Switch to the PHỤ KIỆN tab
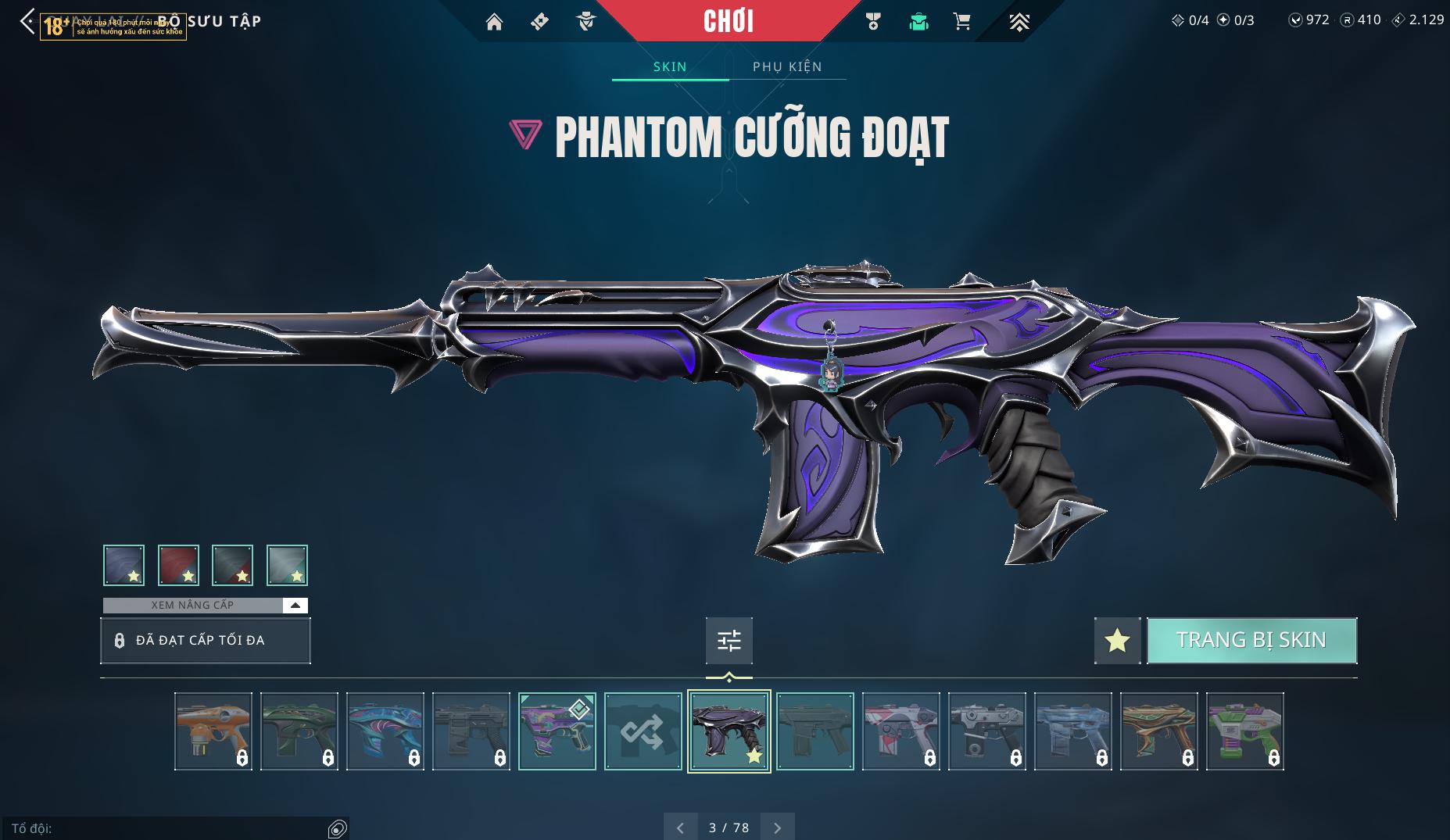The image size is (1450, 840). point(787,66)
